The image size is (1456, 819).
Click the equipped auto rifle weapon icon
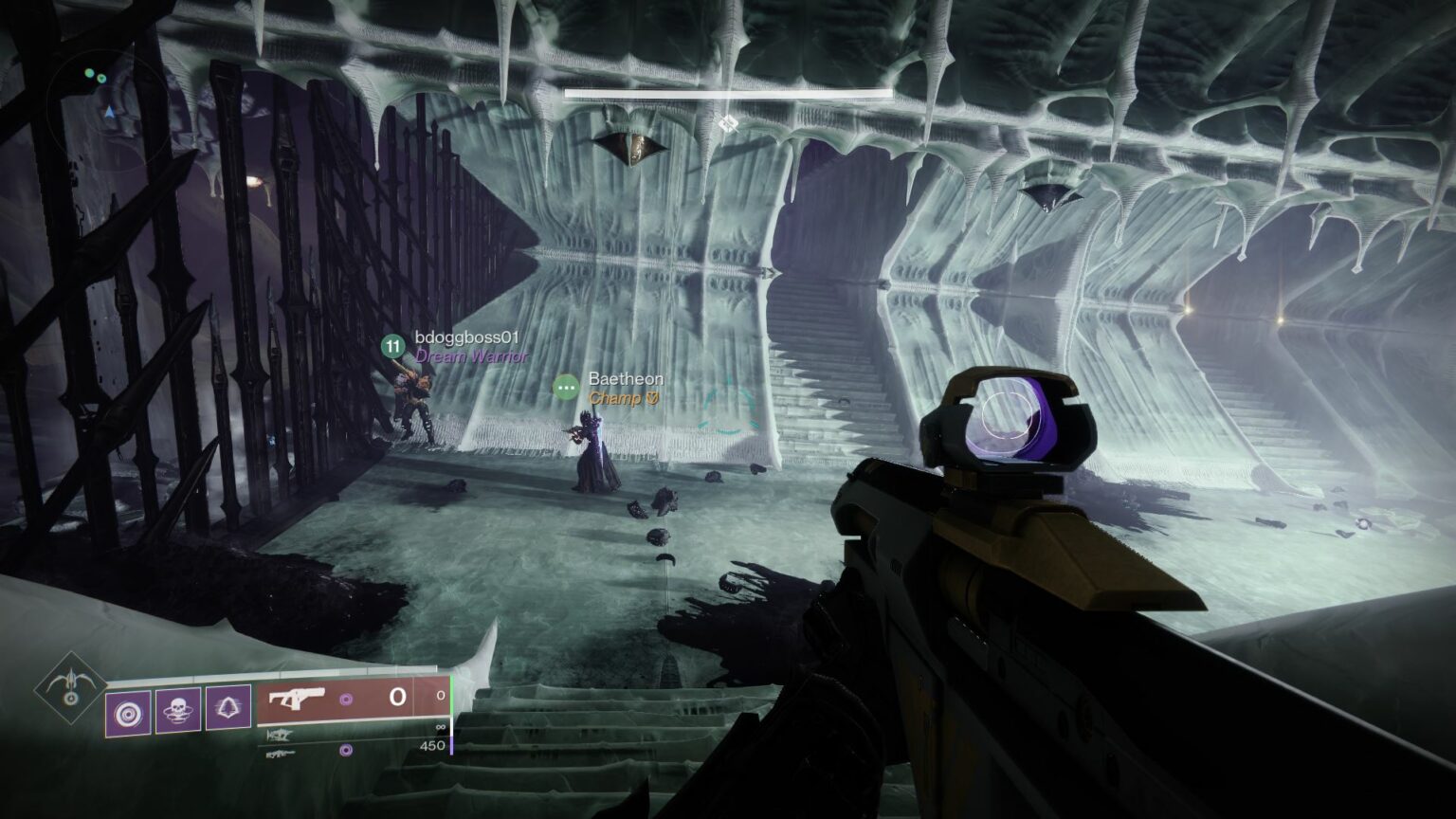[297, 699]
